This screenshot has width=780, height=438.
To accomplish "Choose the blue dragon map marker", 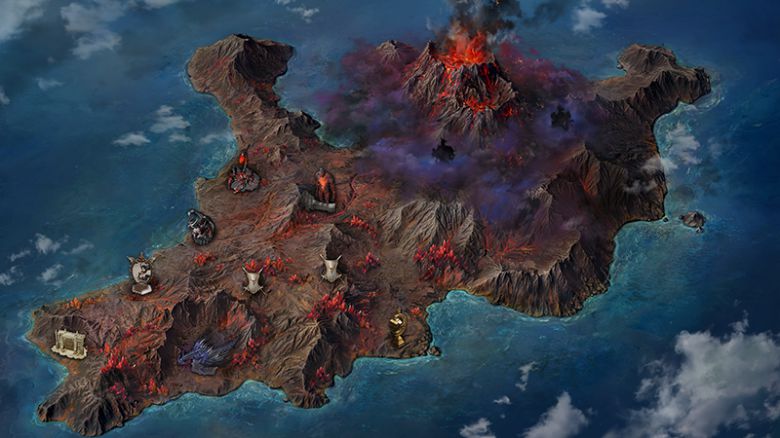I will [207, 355].
